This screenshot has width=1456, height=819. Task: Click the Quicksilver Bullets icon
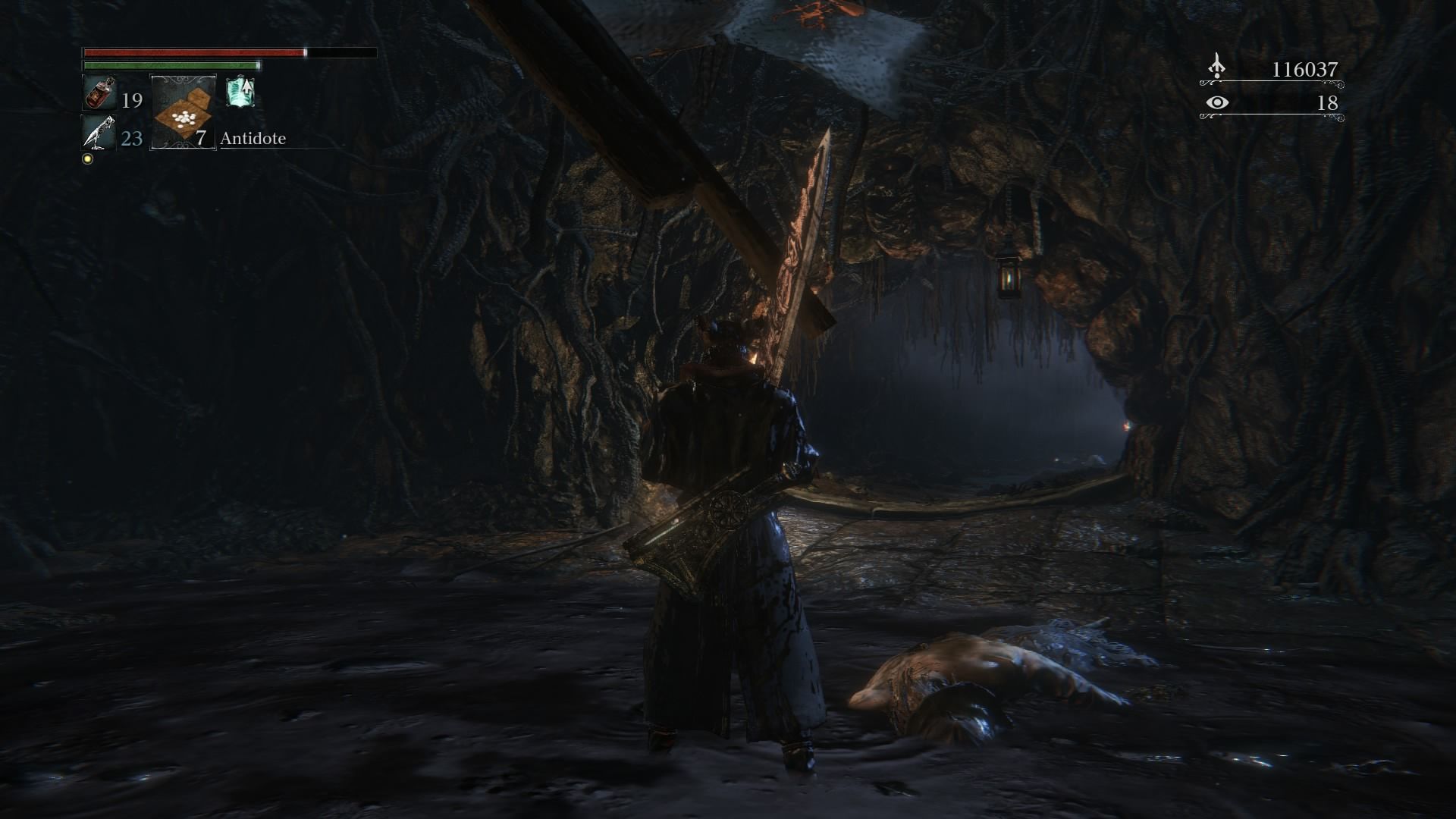coord(99,133)
